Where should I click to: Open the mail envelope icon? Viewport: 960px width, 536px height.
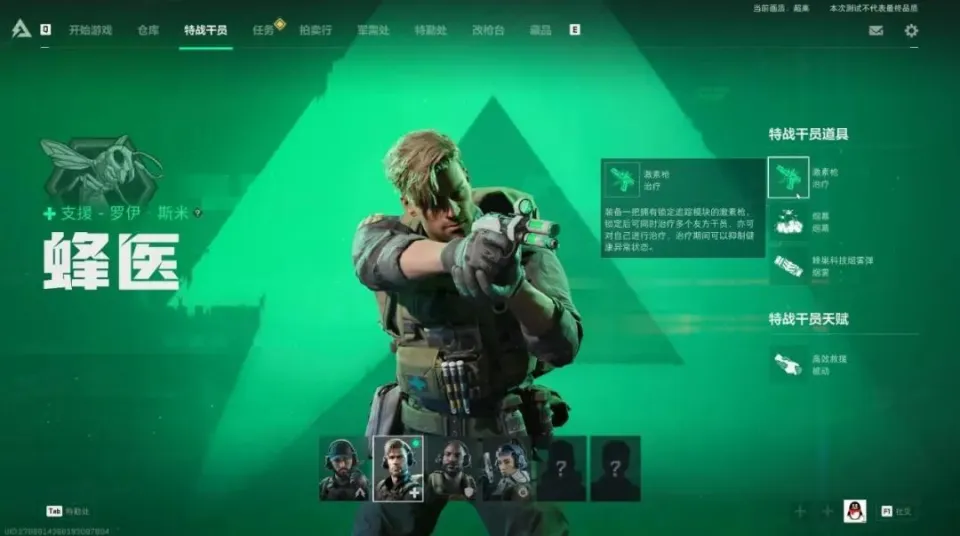tap(876, 30)
